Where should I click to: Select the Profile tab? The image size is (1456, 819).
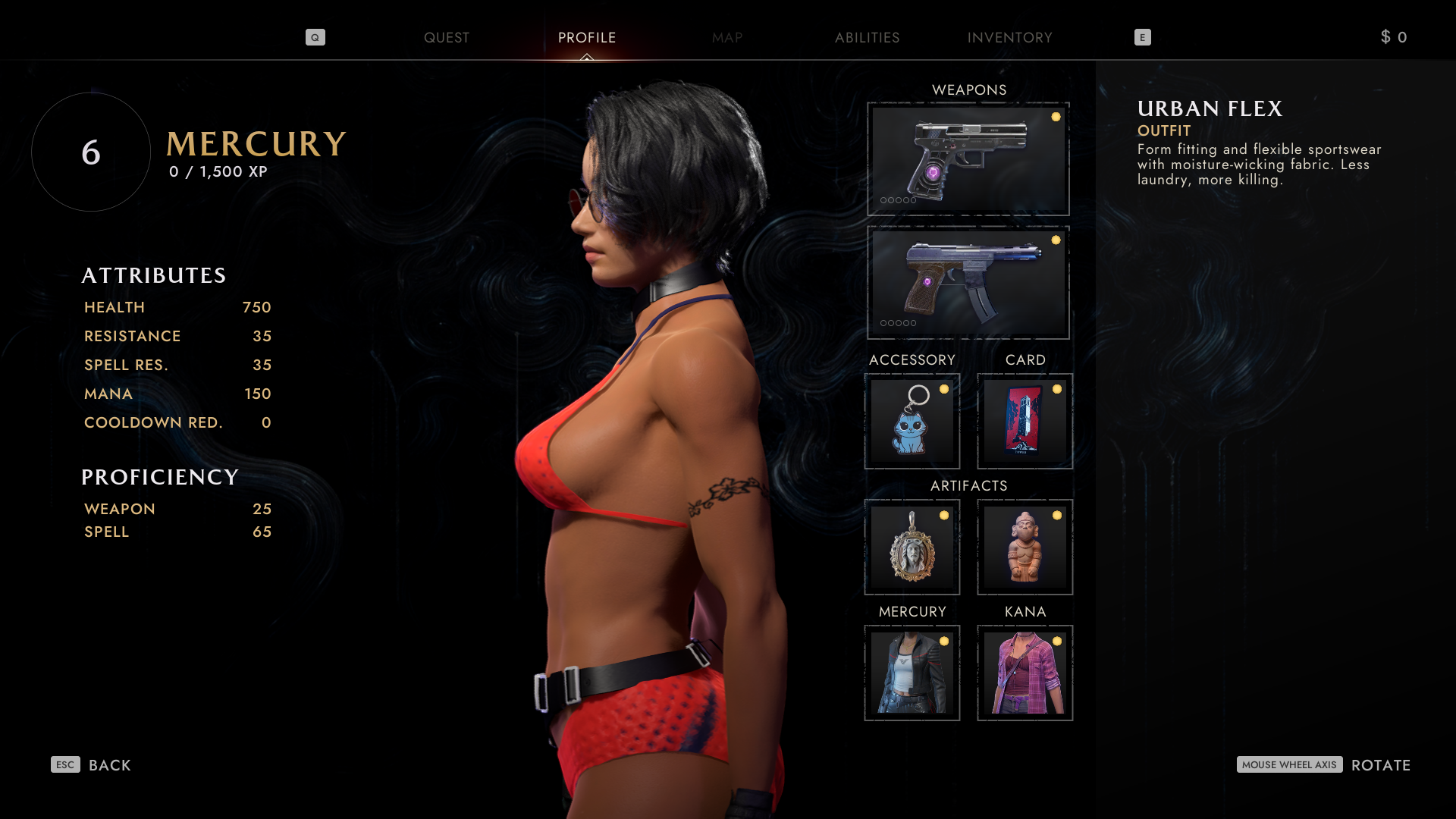(x=586, y=37)
